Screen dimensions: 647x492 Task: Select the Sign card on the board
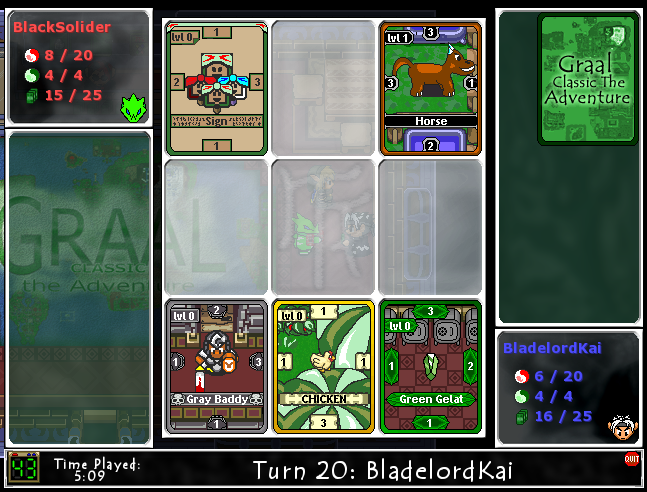pyautogui.click(x=216, y=88)
